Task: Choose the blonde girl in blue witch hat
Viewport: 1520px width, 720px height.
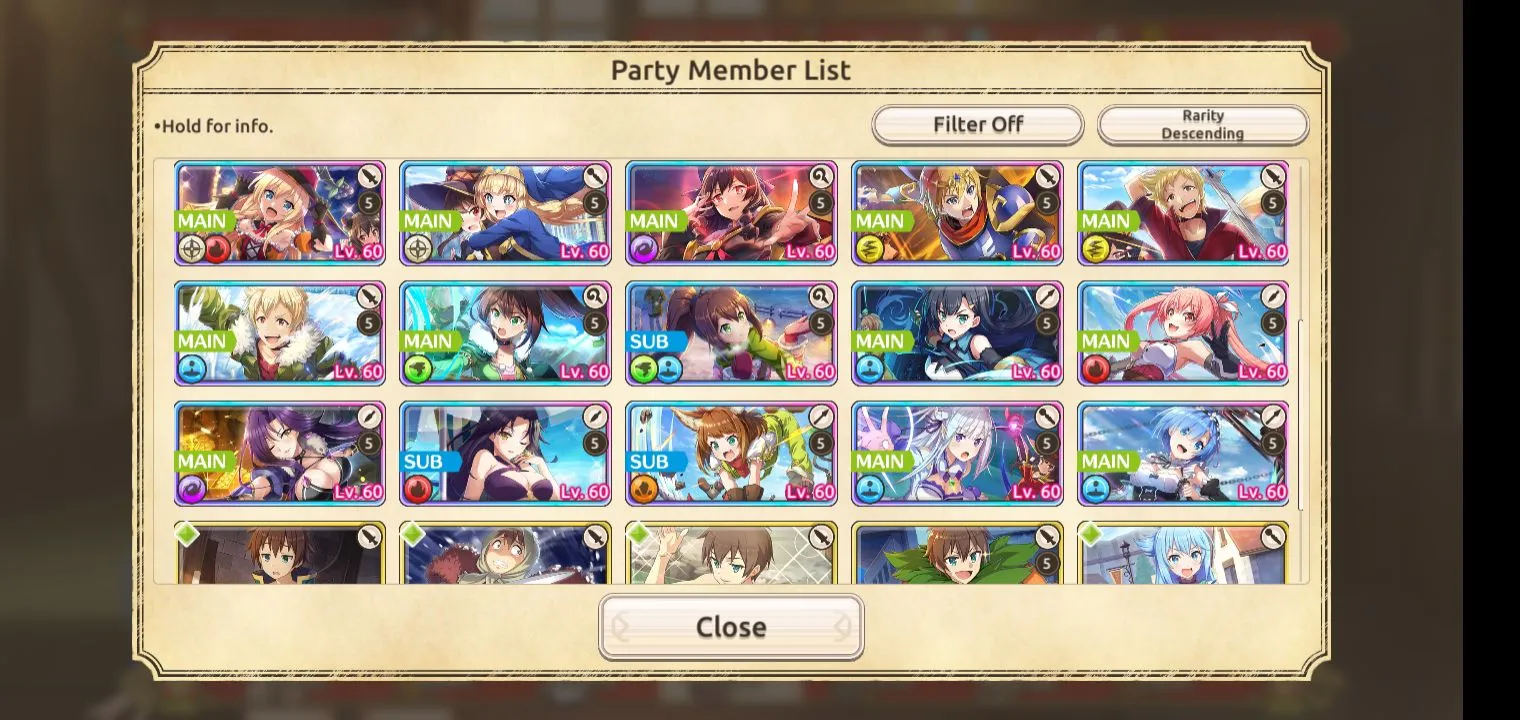Action: (505, 214)
